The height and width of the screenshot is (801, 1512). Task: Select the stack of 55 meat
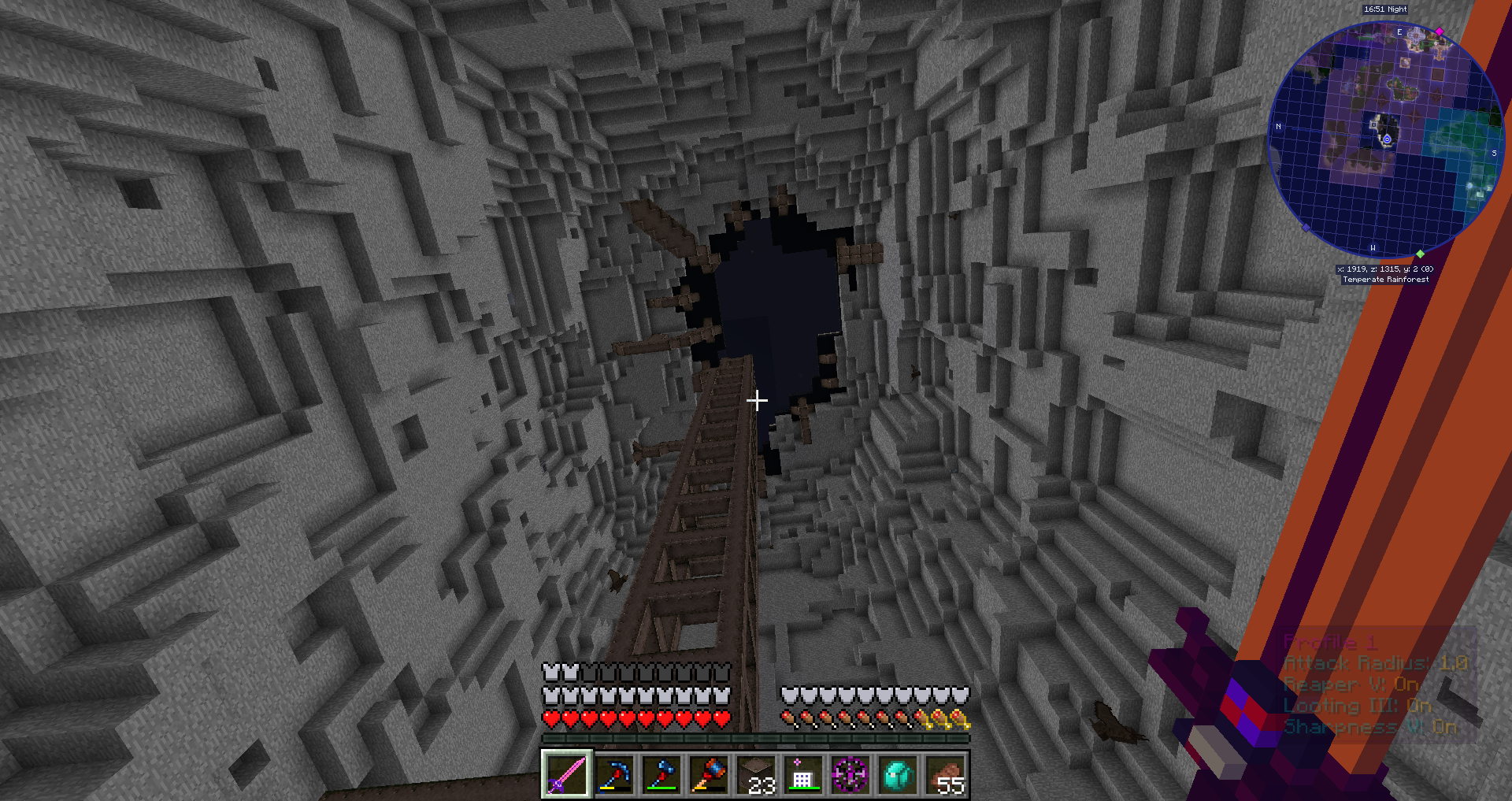click(944, 774)
